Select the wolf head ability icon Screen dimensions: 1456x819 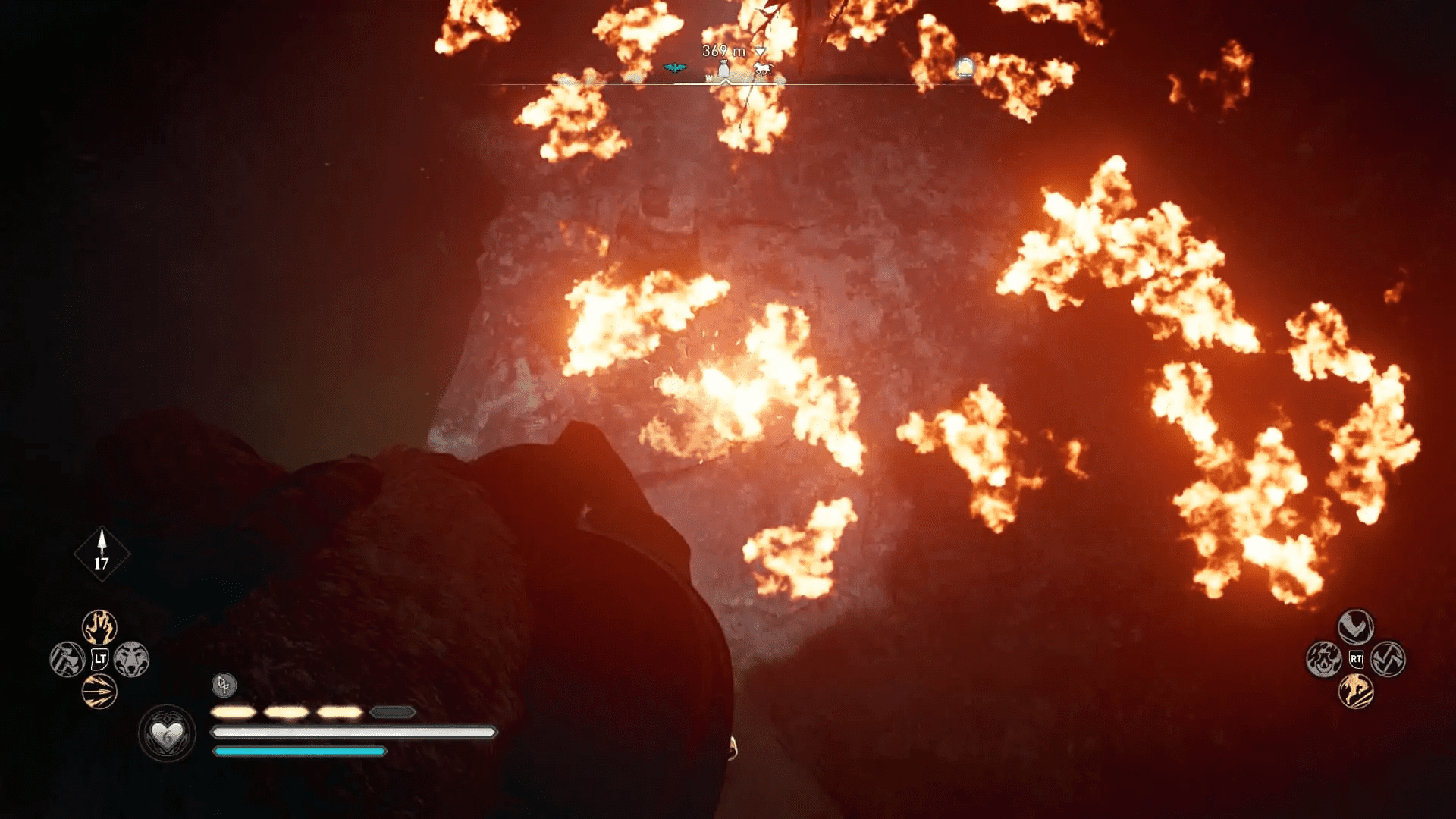(x=132, y=659)
